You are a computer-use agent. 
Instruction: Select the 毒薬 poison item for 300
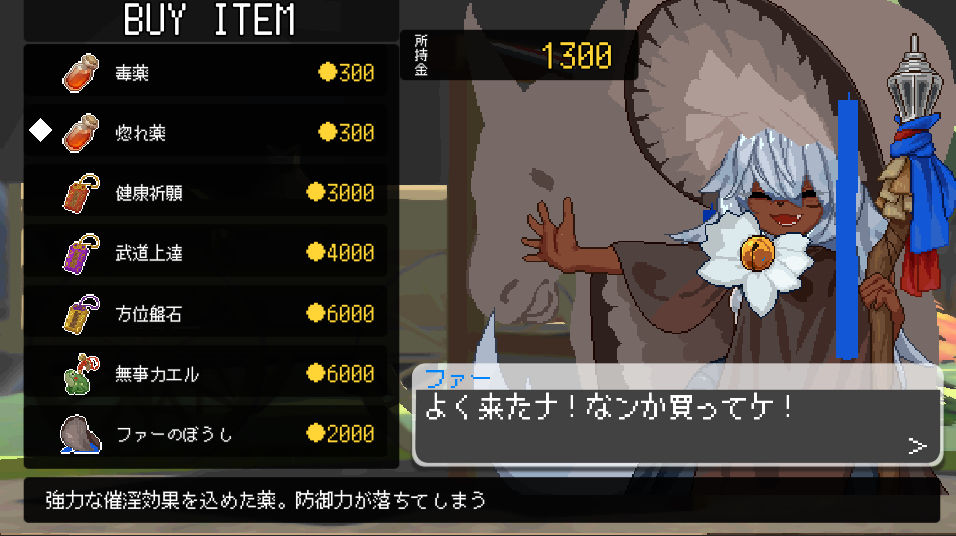205,73
